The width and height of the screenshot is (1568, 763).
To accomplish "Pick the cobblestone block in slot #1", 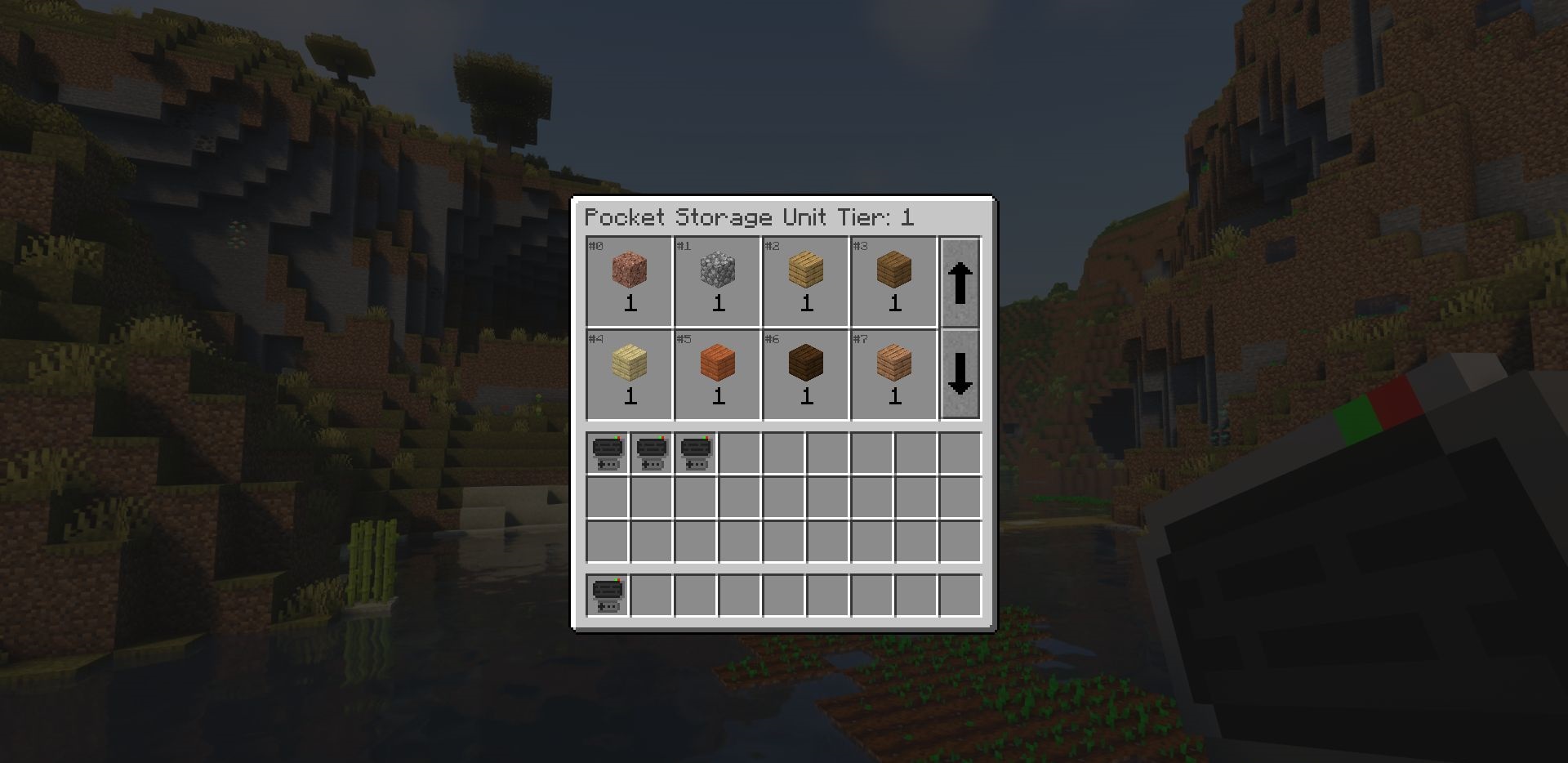I will pos(718,271).
